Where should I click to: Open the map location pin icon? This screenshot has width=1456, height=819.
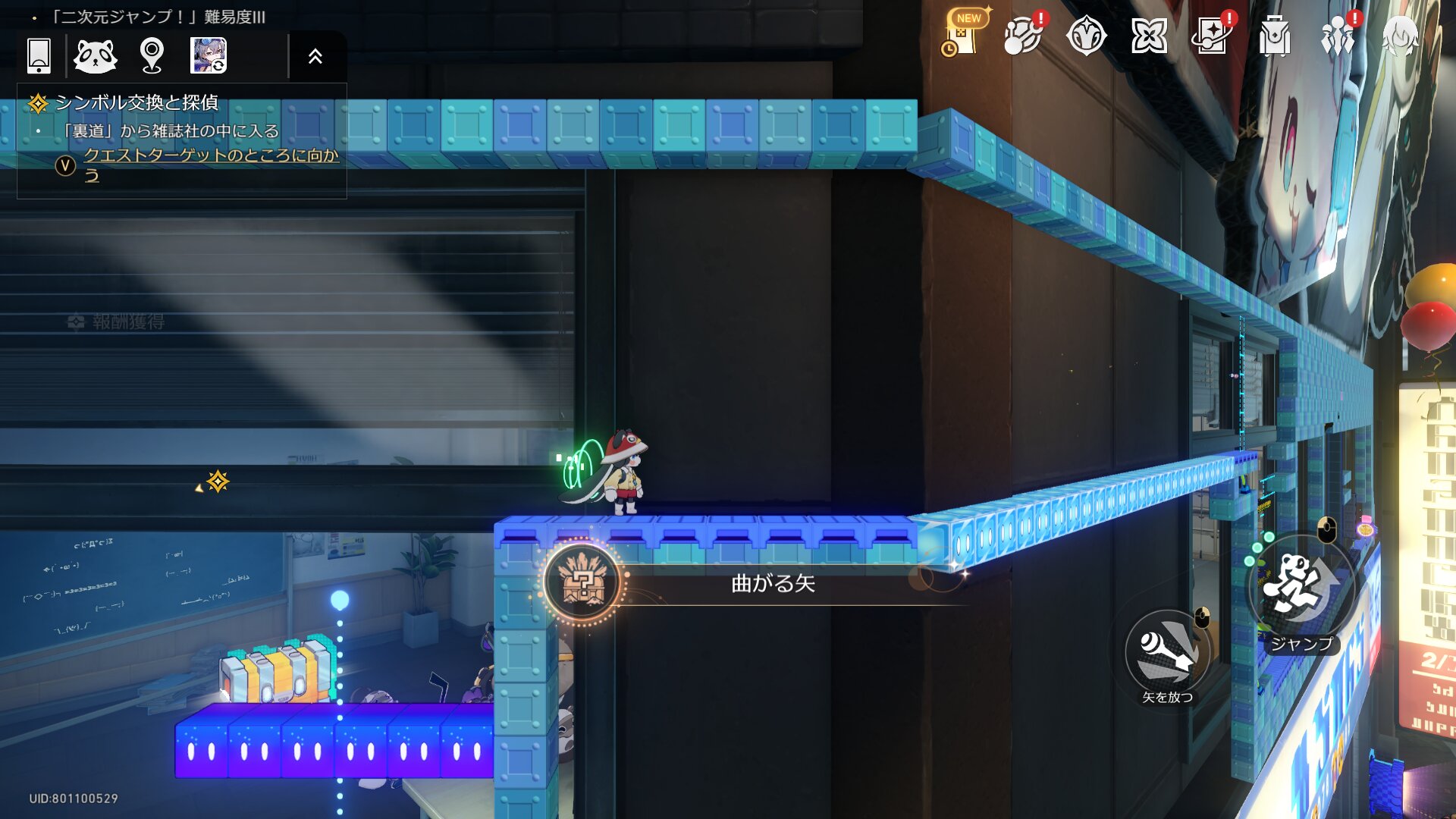pyautogui.click(x=152, y=56)
